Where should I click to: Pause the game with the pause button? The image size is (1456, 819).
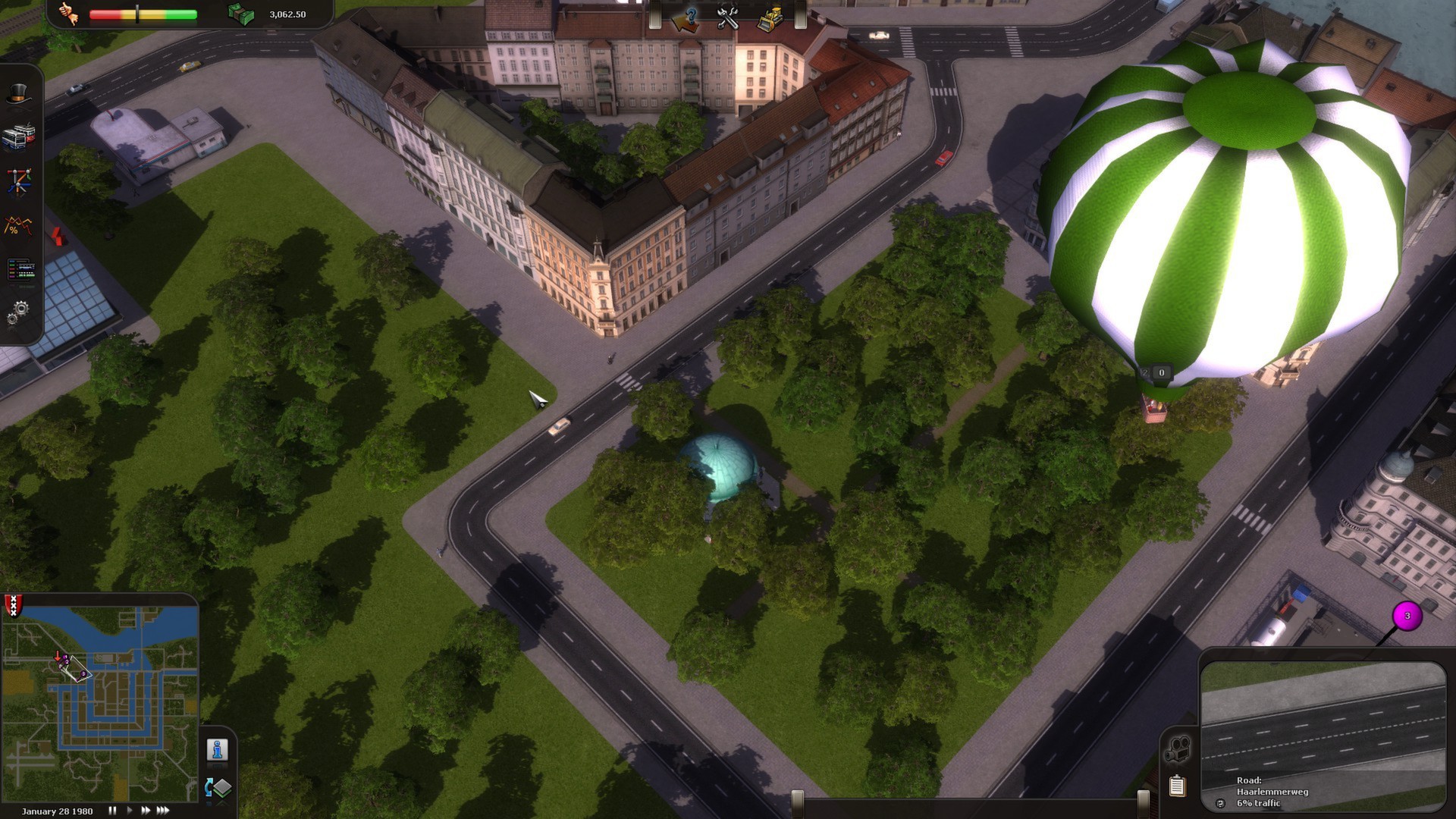111,810
